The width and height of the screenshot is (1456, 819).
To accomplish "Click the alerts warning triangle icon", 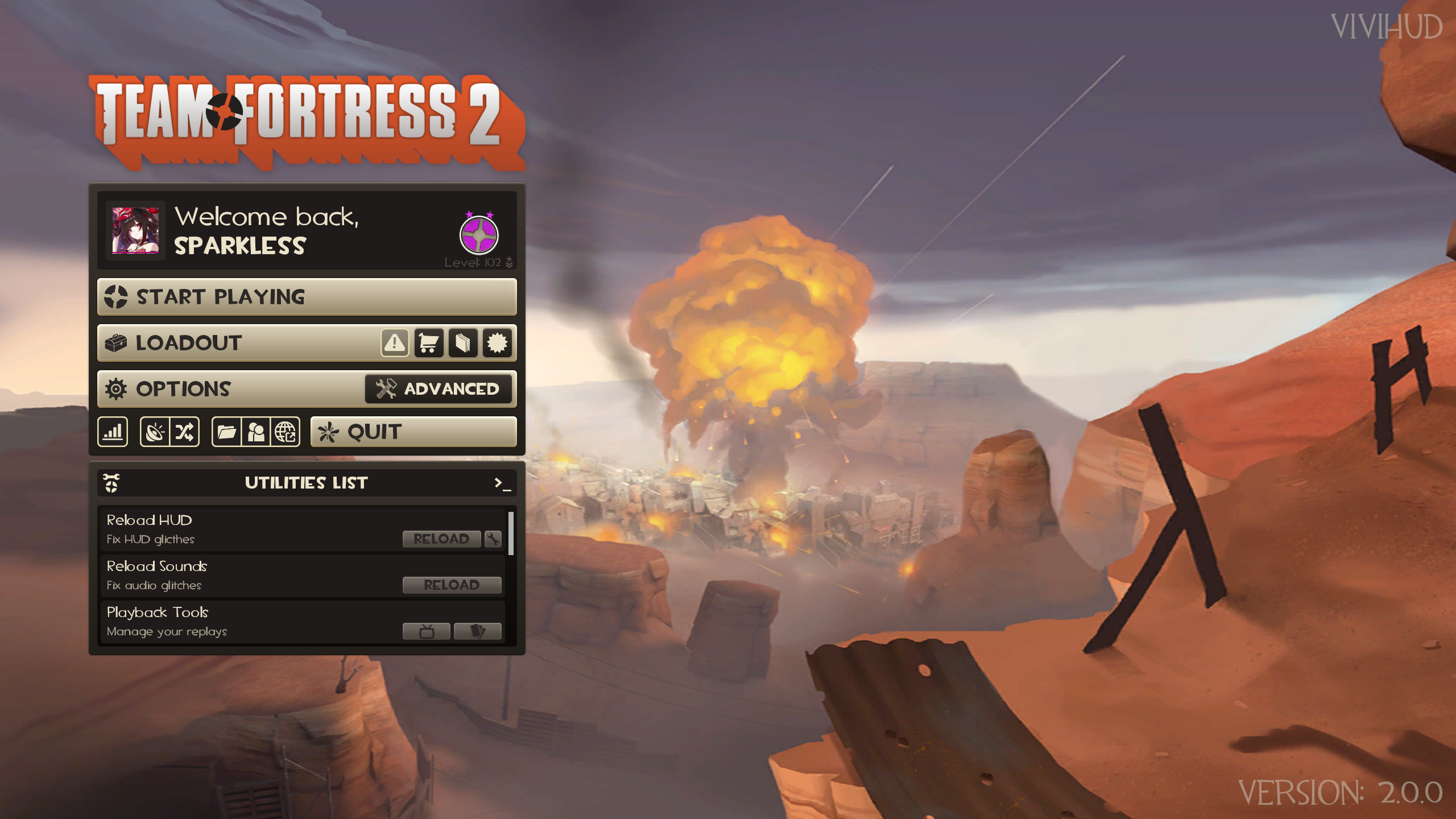I will [394, 342].
